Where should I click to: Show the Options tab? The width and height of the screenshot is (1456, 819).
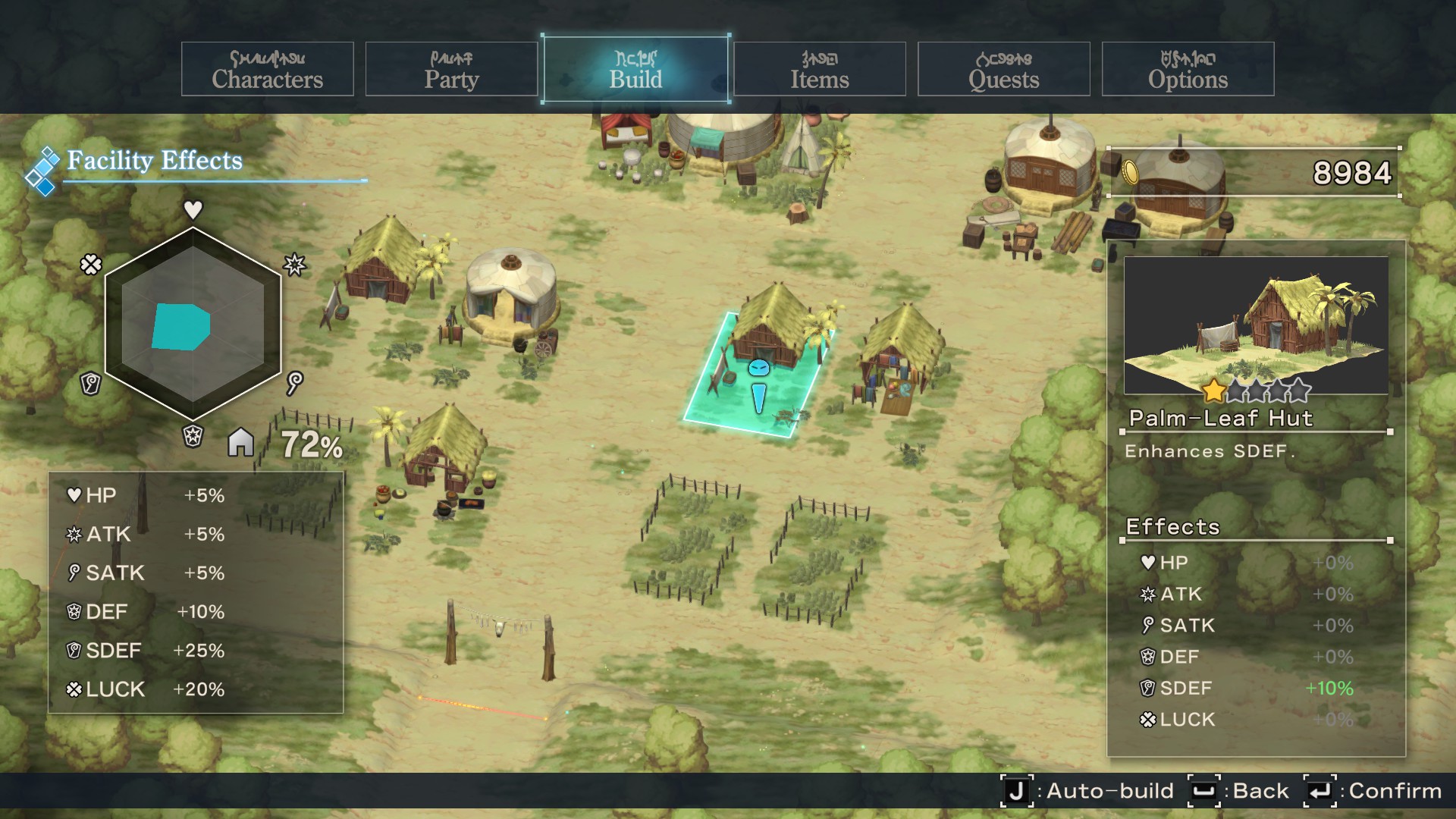point(1188,70)
